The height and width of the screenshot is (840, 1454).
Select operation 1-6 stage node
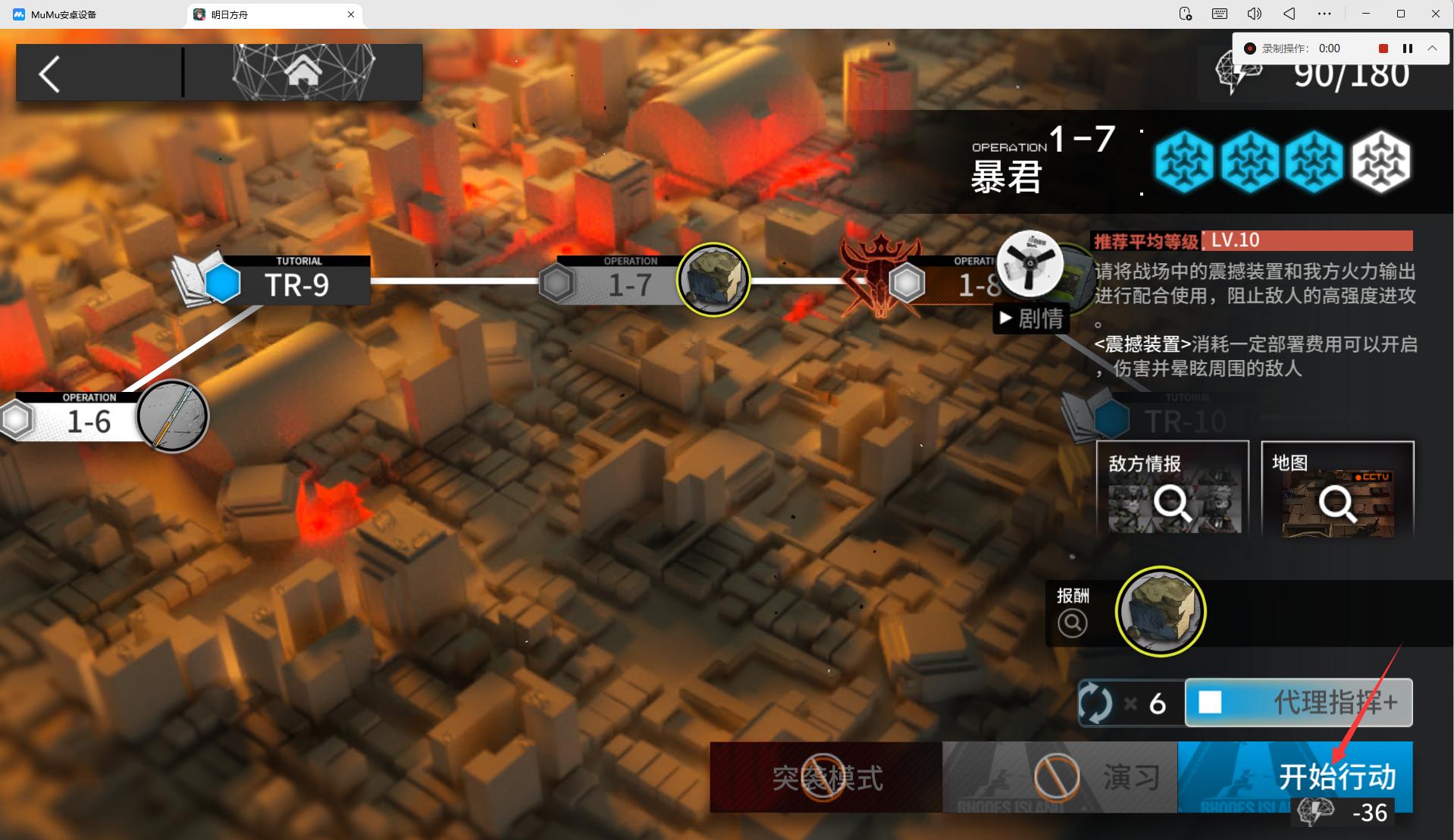pos(89,419)
